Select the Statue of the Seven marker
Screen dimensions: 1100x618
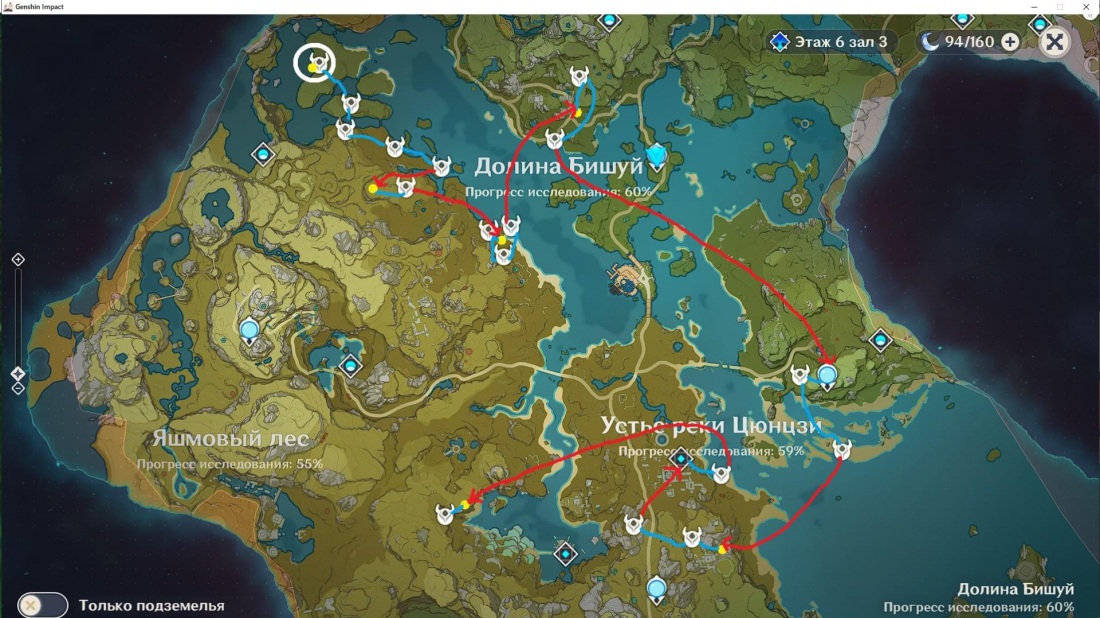pyautogui.click(x=656, y=155)
